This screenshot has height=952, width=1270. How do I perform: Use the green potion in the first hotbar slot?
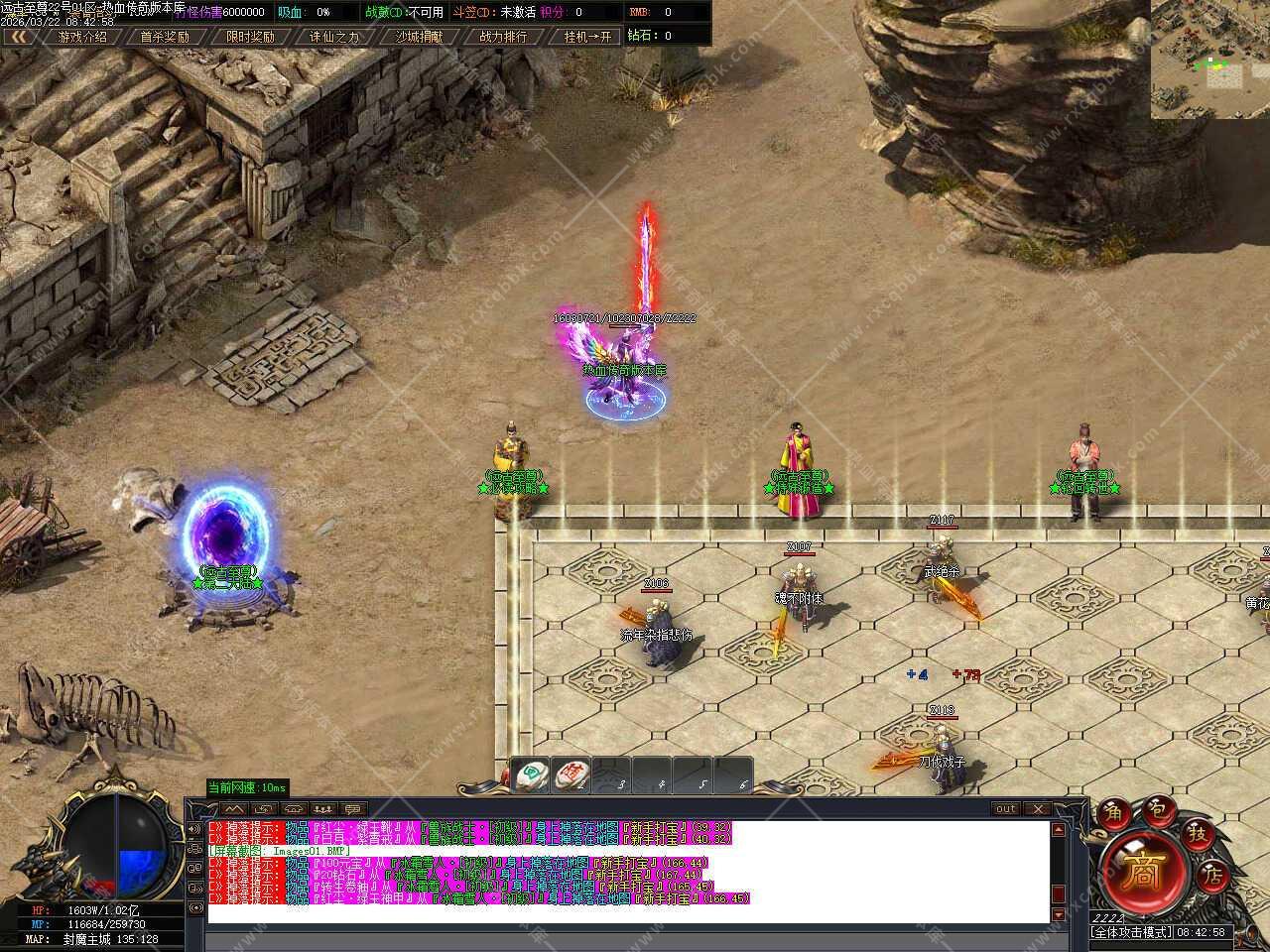(x=533, y=774)
